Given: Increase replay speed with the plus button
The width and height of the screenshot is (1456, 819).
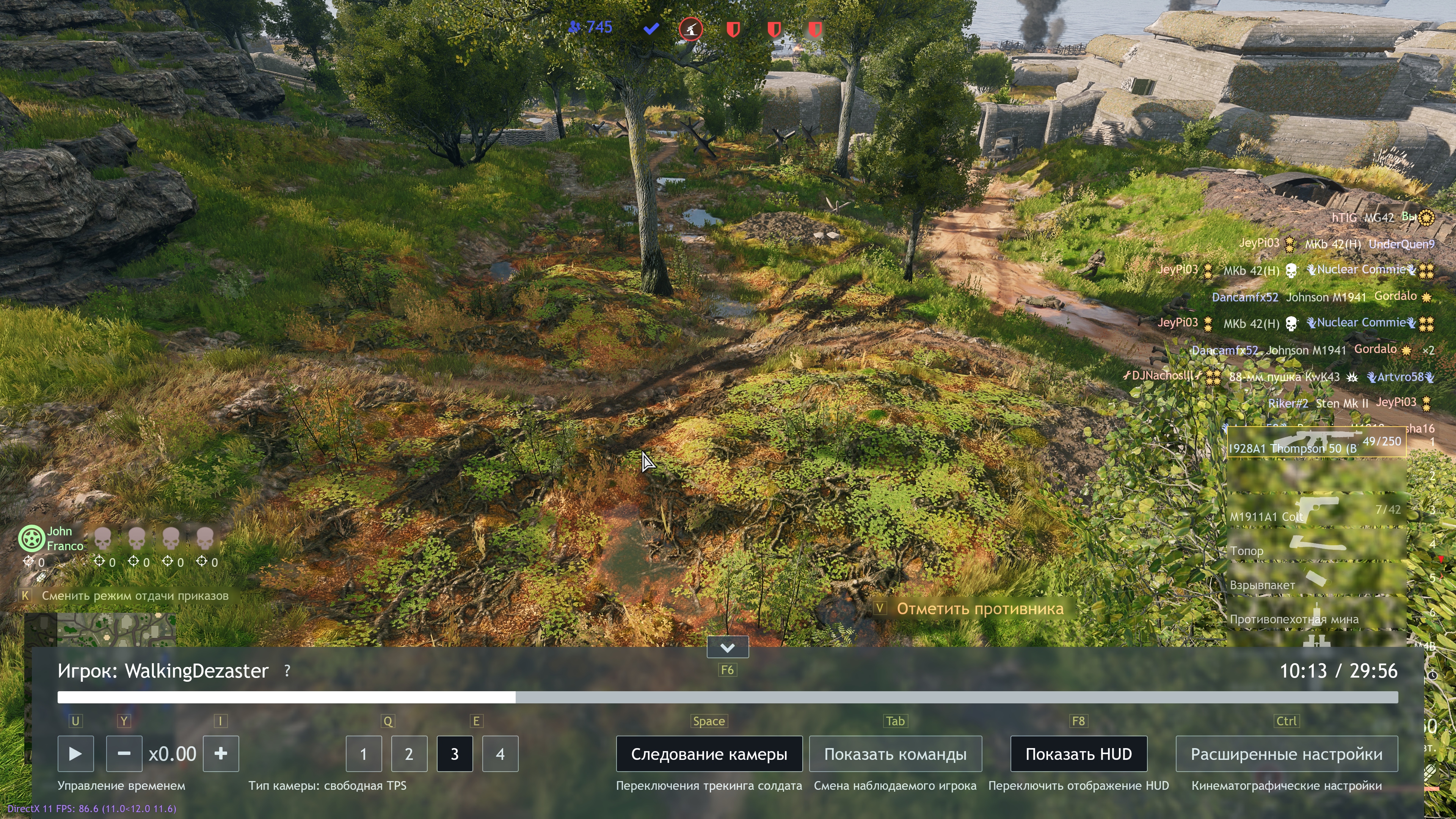Looking at the screenshot, I should pyautogui.click(x=221, y=753).
